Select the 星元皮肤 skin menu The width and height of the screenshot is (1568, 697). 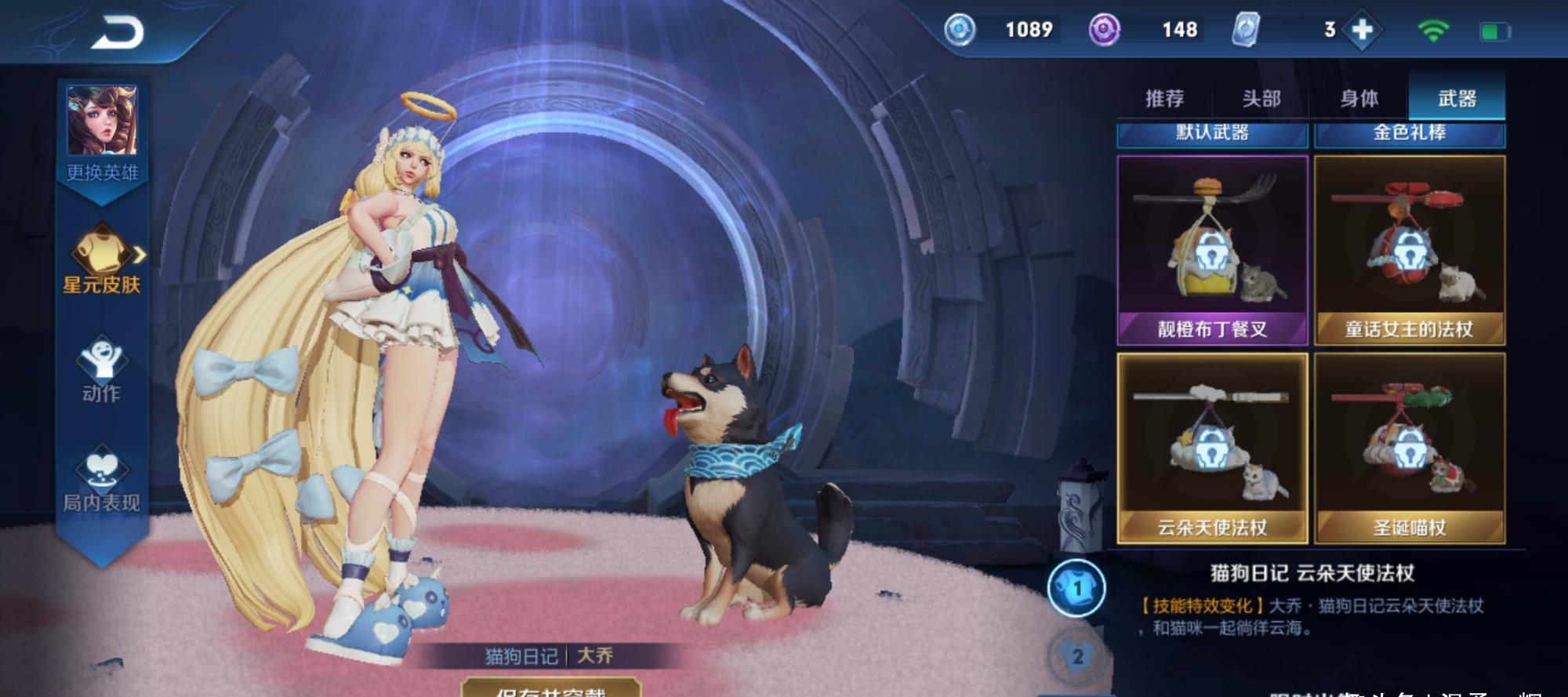[102, 259]
